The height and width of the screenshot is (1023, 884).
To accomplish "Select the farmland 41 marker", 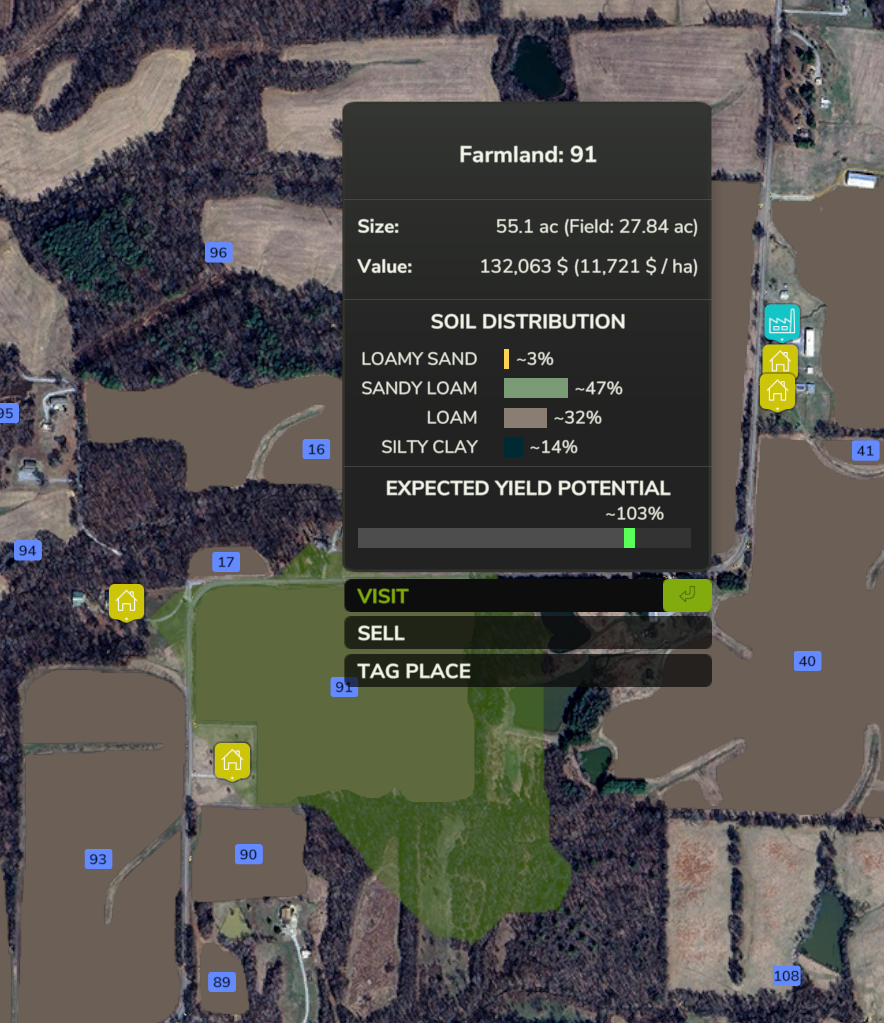I will [865, 451].
